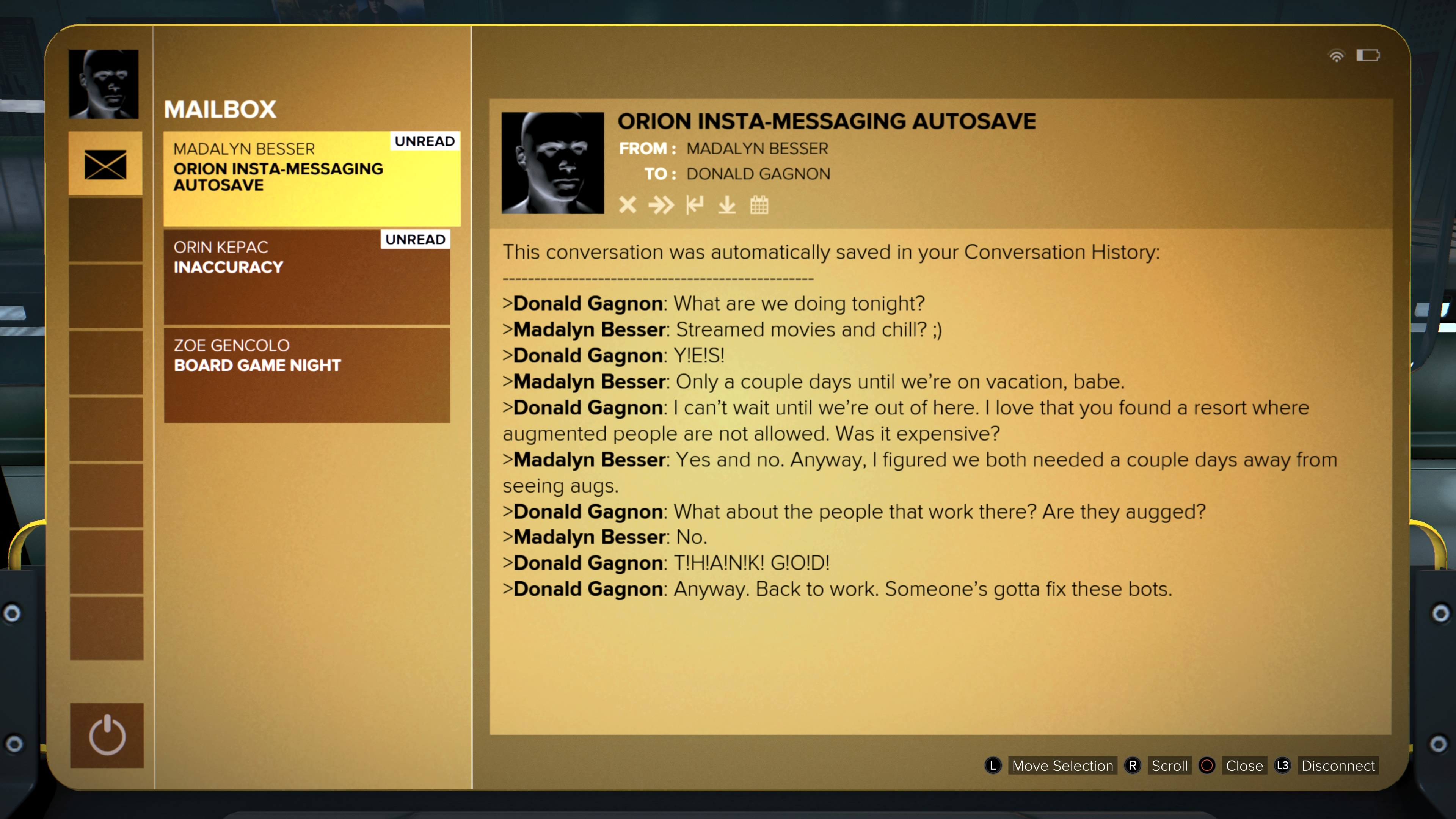Read Zoe Gencolo's Board Game Night email
1456x819 pixels.
[307, 375]
